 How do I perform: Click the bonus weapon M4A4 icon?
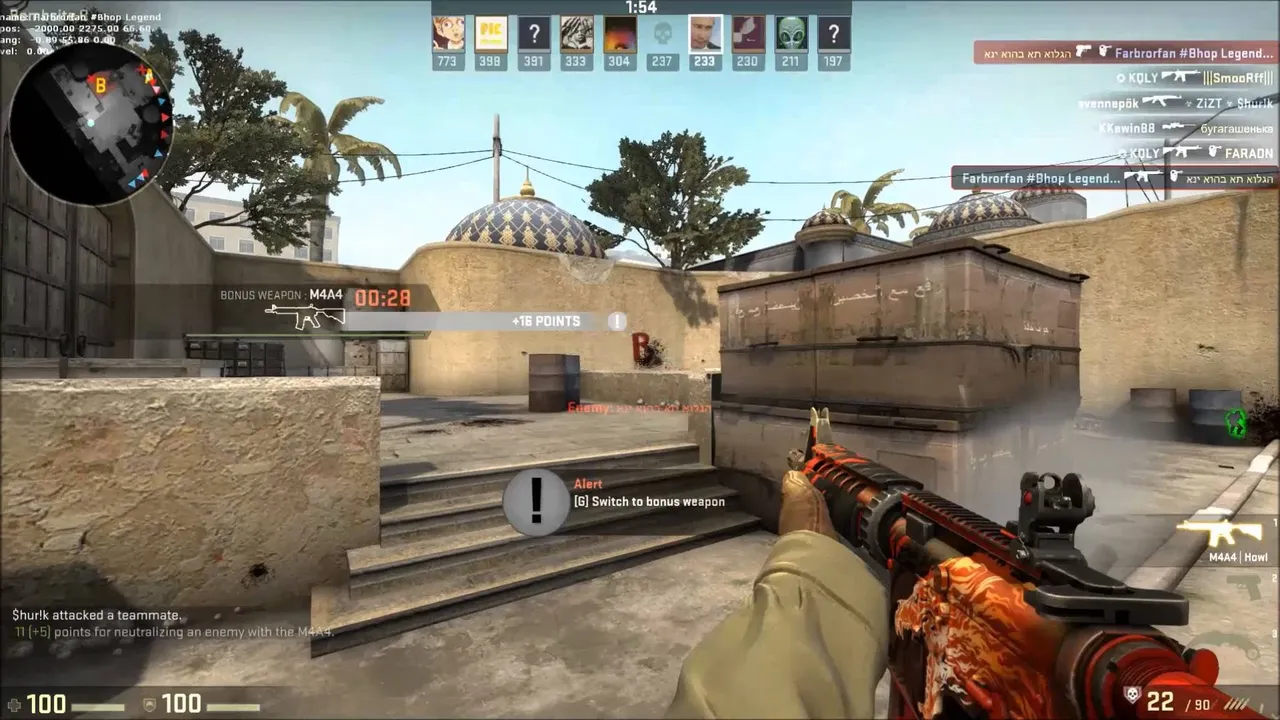[x=305, y=317]
